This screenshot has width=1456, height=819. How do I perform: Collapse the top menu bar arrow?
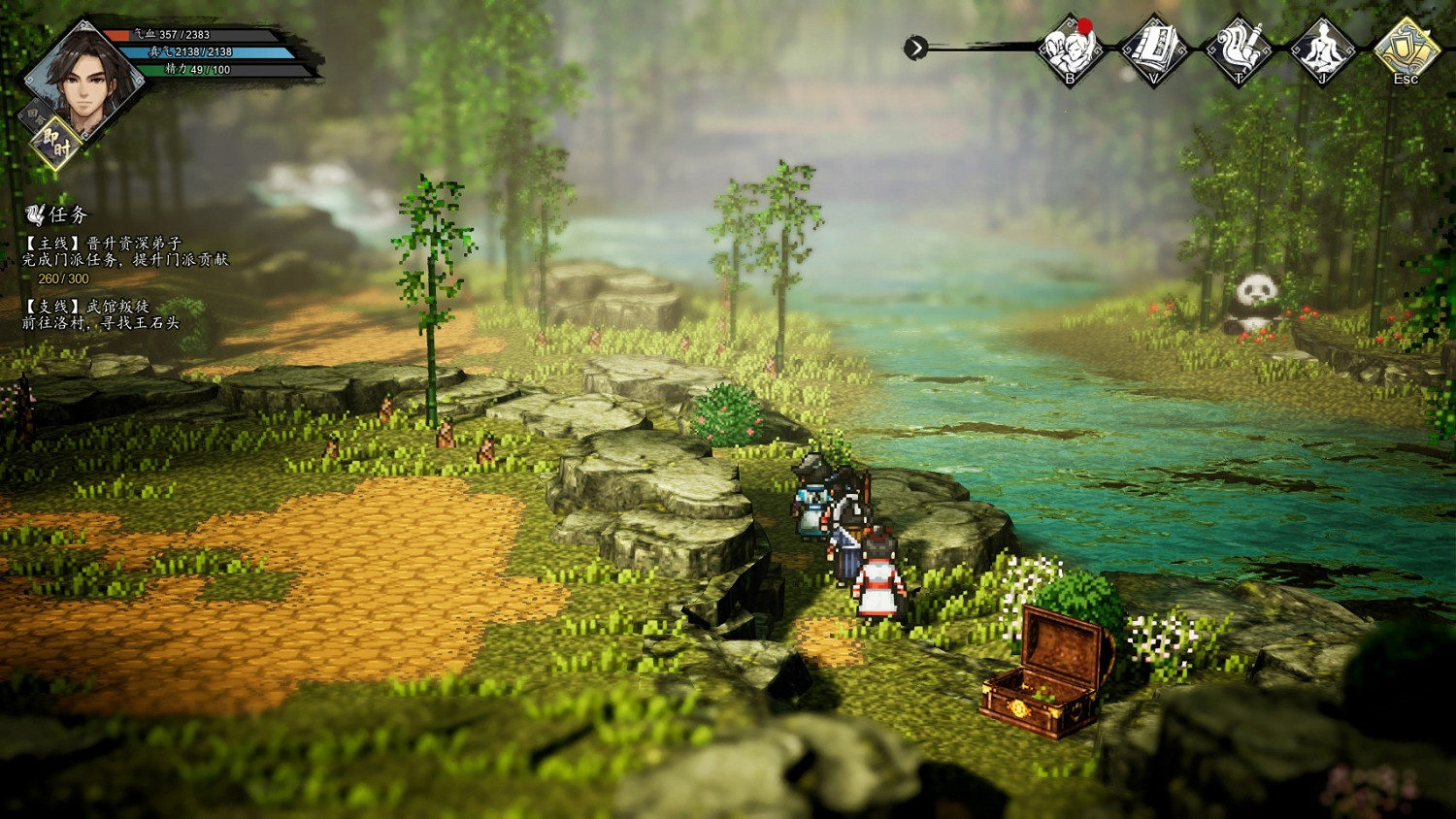pyautogui.click(x=915, y=48)
